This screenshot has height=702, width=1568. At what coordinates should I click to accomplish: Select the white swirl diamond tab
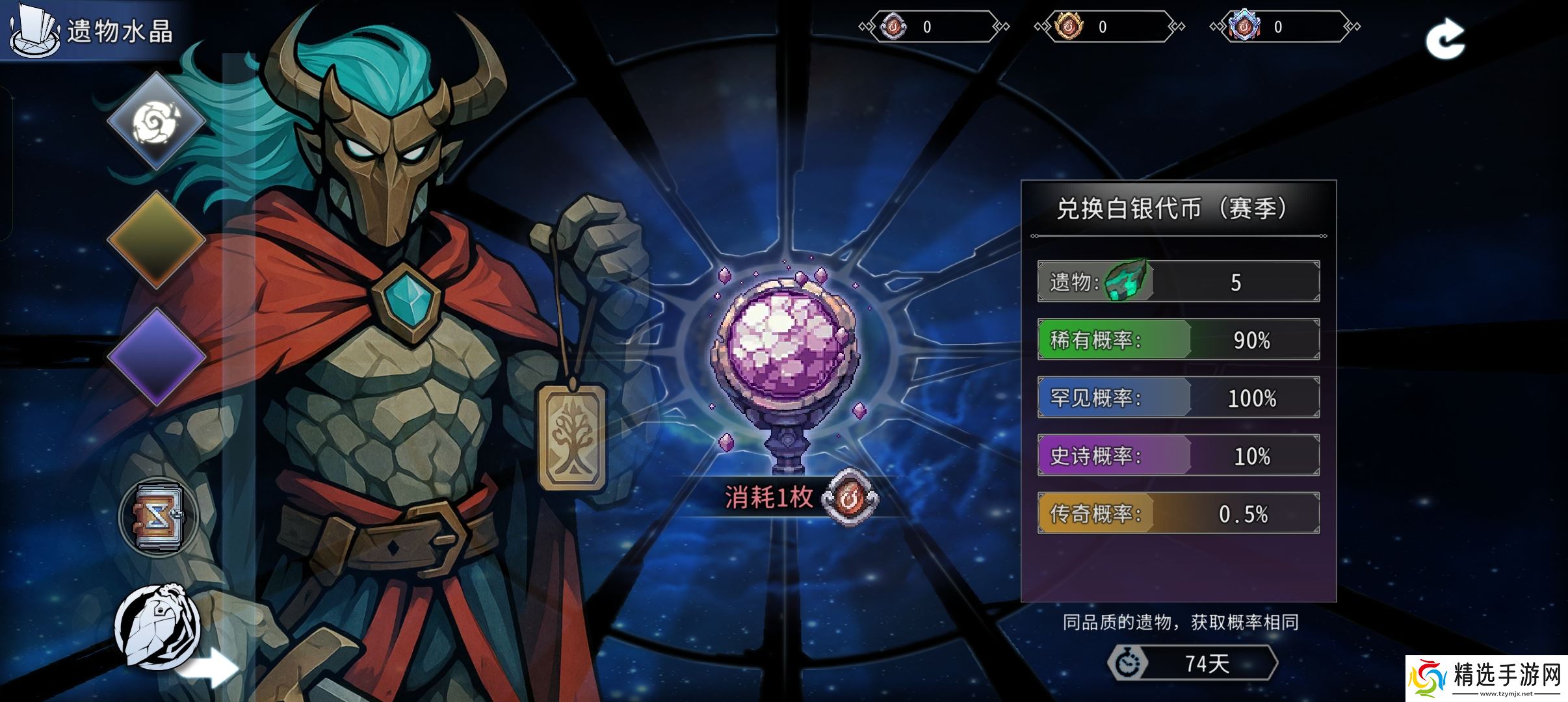156,121
